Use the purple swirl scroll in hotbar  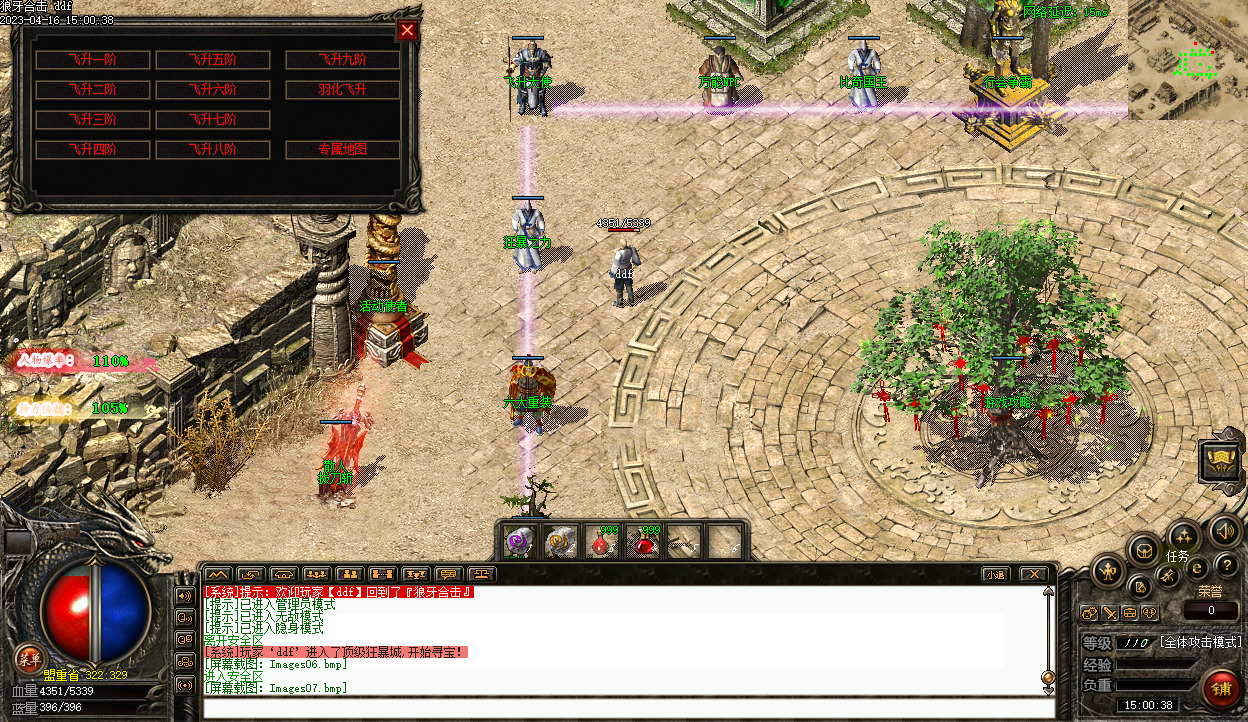(519, 542)
